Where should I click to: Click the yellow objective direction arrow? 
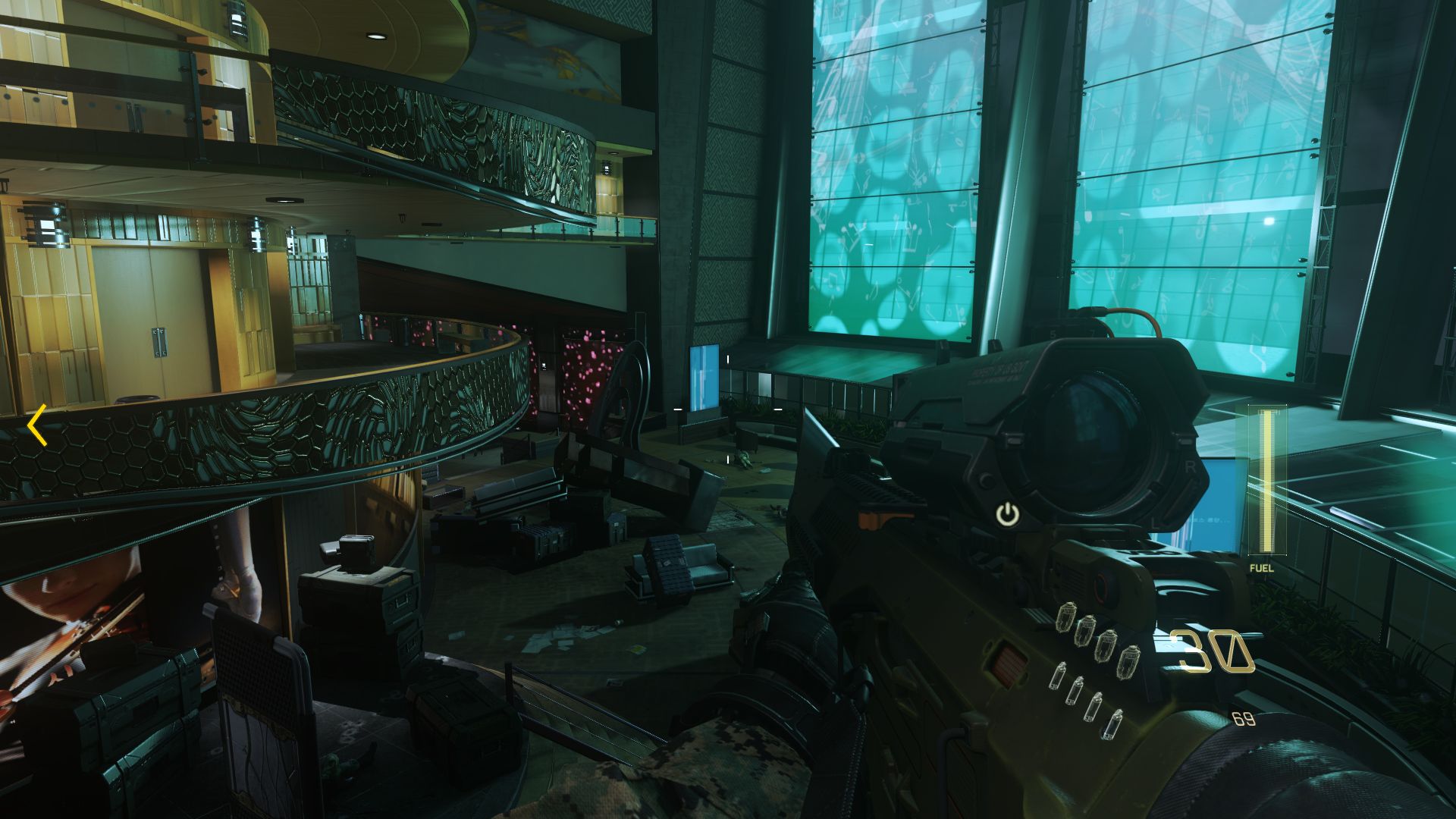coord(37,425)
